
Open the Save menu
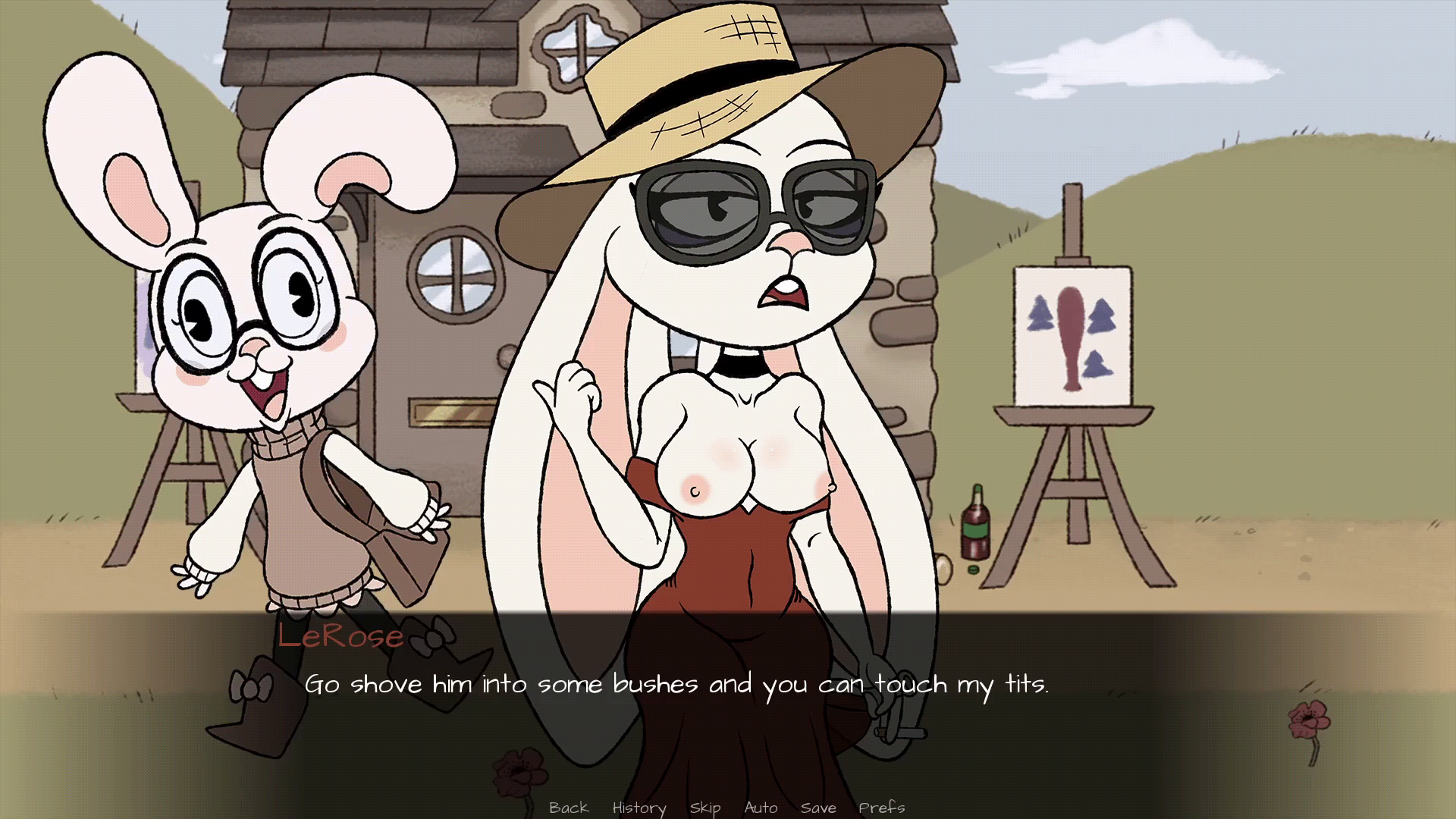[818, 808]
